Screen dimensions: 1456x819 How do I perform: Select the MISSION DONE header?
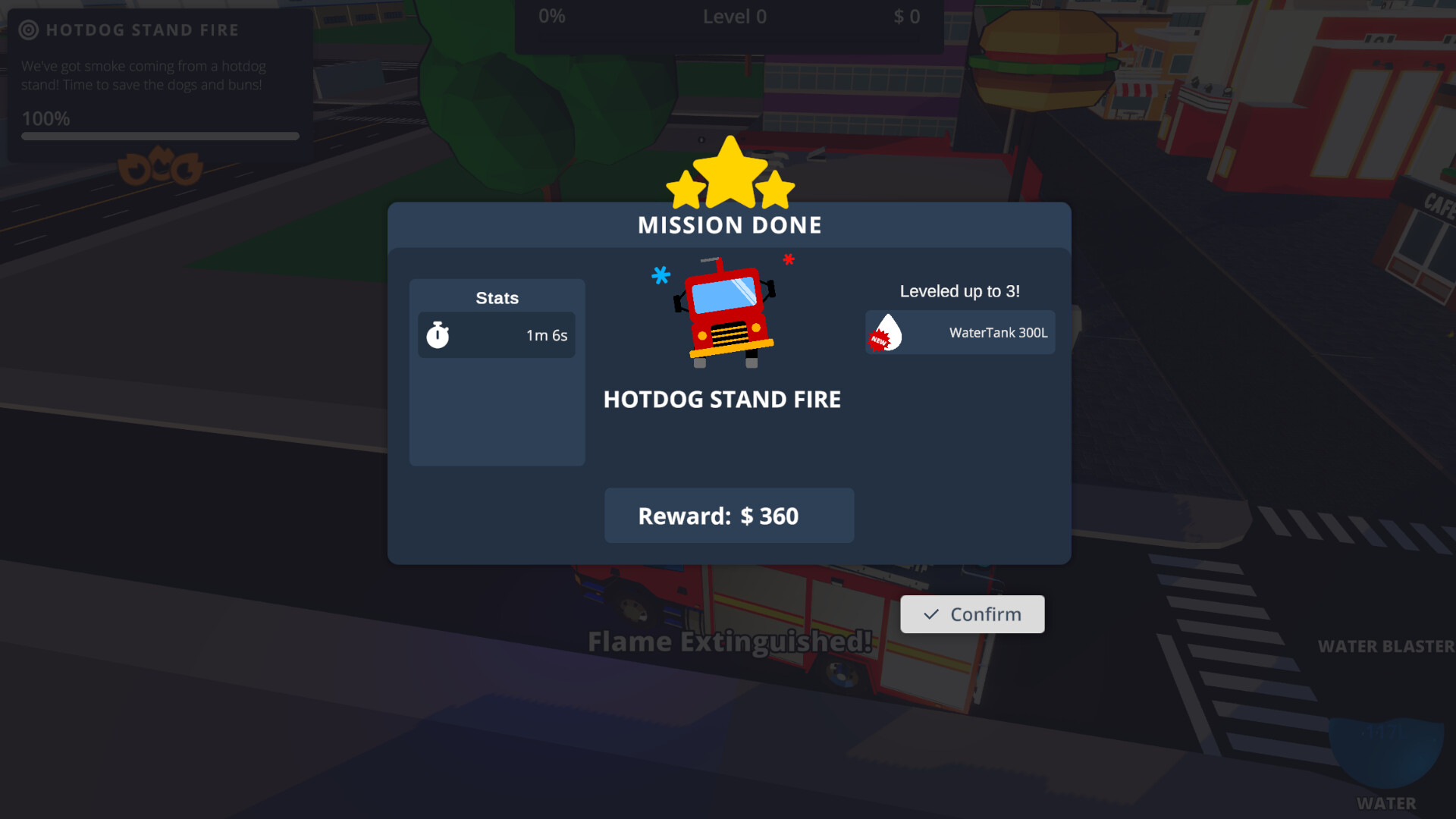click(x=729, y=224)
